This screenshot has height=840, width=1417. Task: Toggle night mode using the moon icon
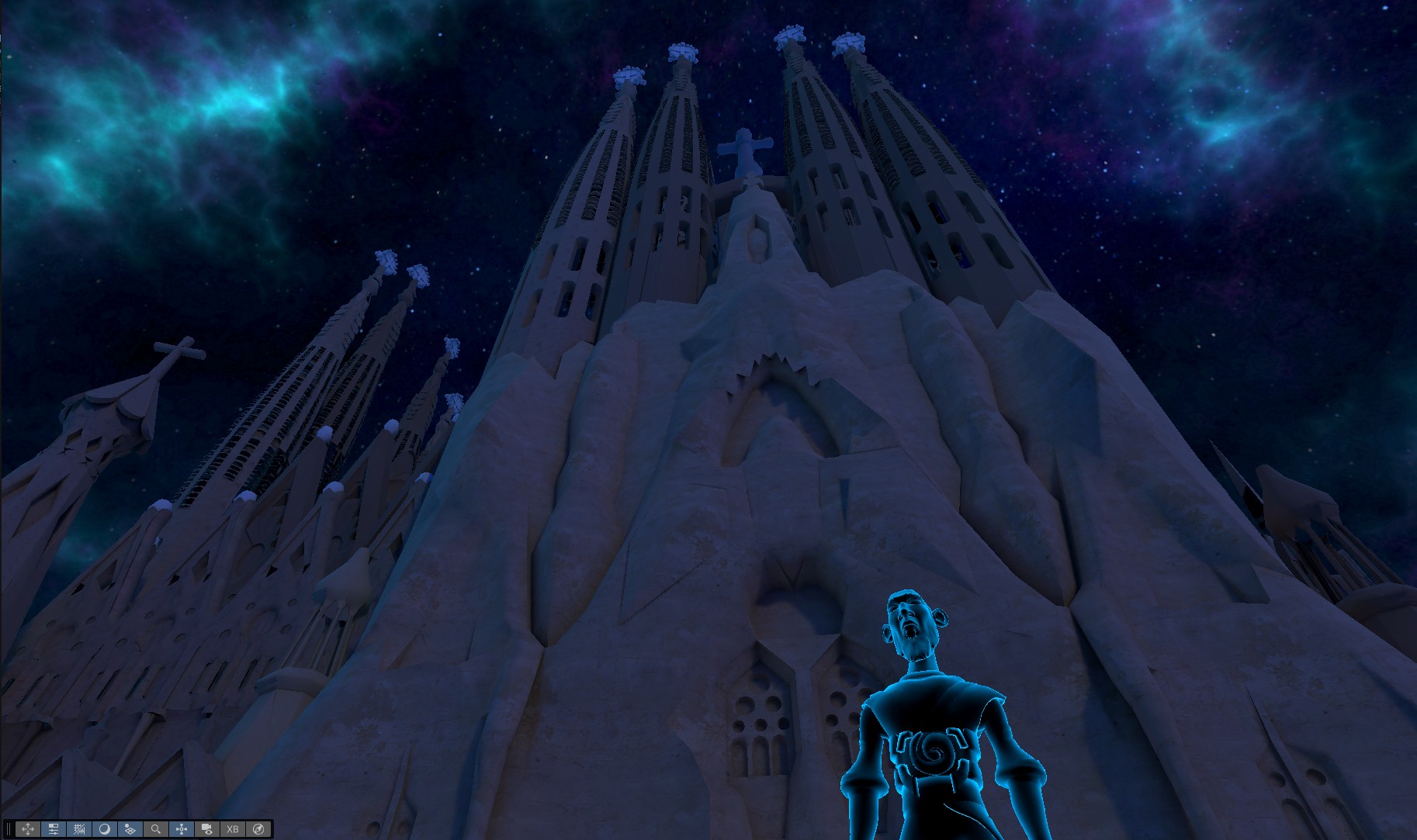point(105,828)
